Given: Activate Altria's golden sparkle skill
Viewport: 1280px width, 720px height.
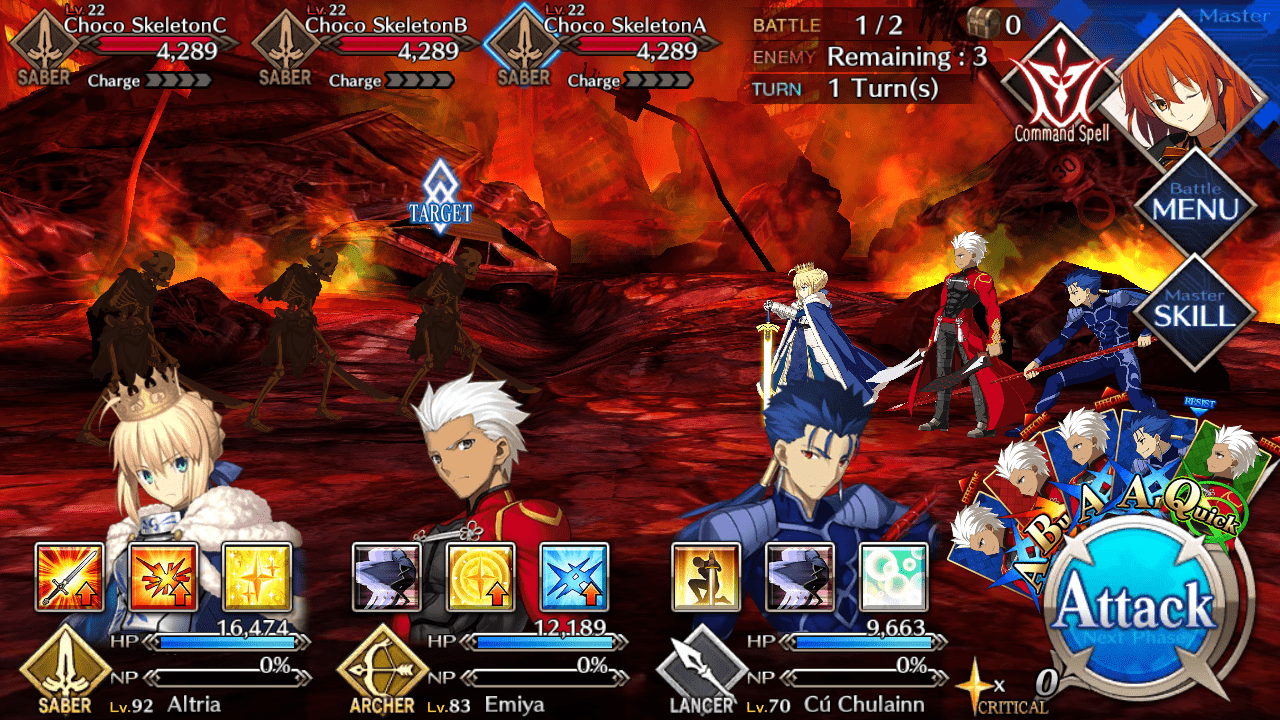Looking at the screenshot, I should point(256,577).
